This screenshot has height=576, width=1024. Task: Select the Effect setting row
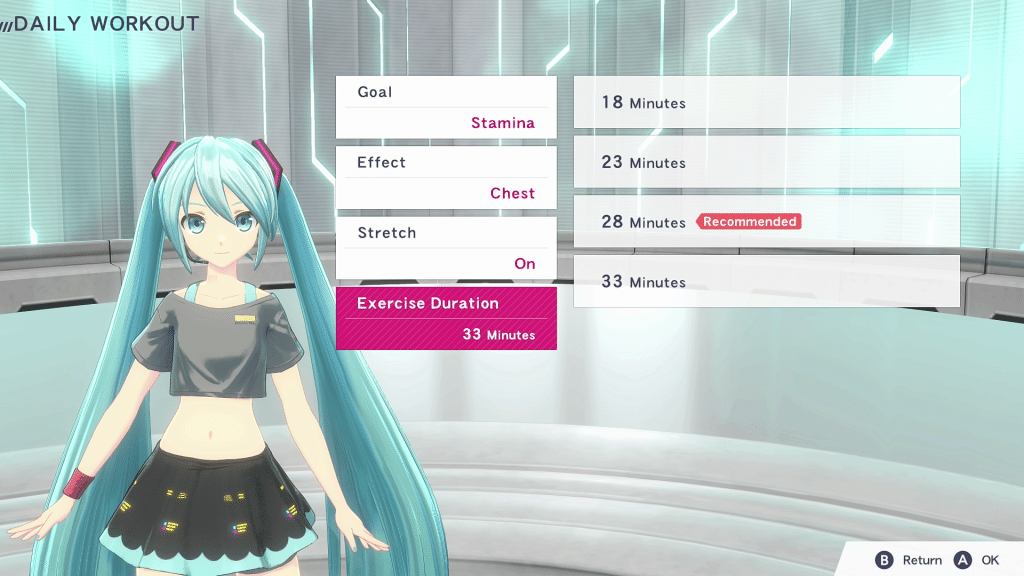pos(446,177)
